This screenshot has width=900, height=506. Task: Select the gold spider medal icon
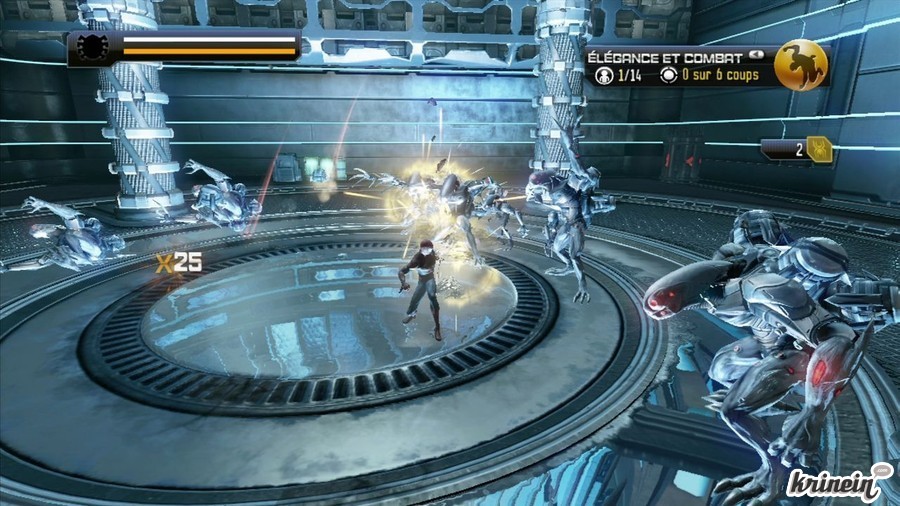click(800, 64)
